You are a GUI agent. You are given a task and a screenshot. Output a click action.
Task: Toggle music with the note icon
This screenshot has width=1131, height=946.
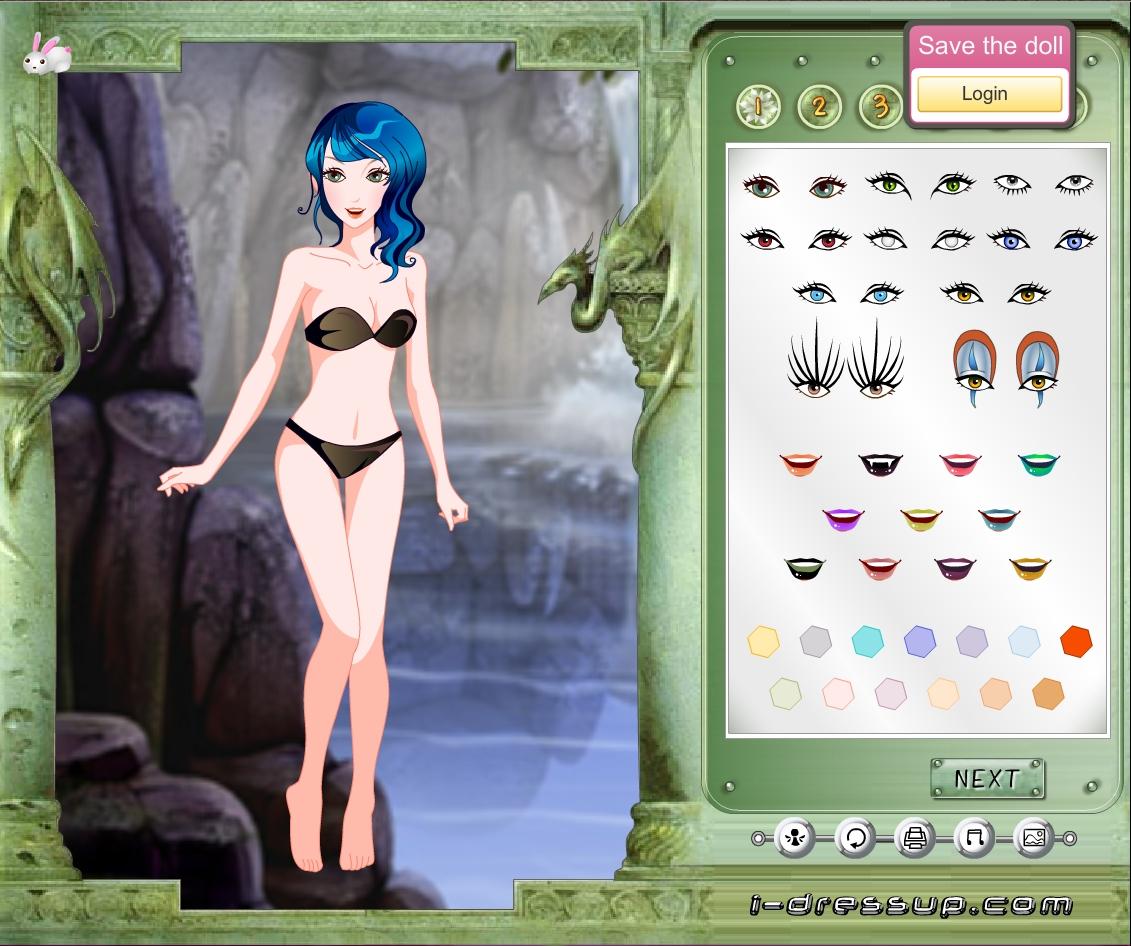[974, 838]
